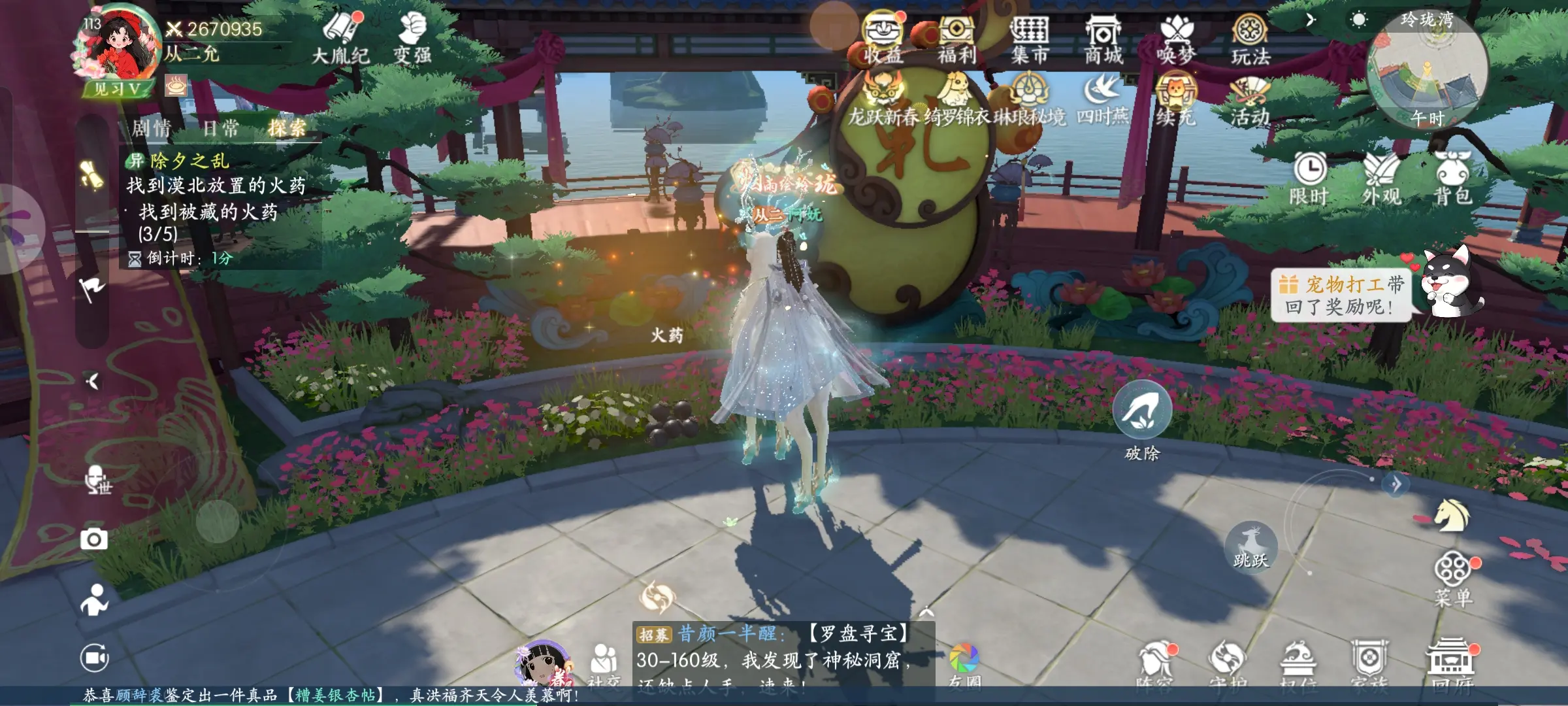Open the 活动 events fan icon
Viewport: 1568px width, 706px height.
point(1249,101)
